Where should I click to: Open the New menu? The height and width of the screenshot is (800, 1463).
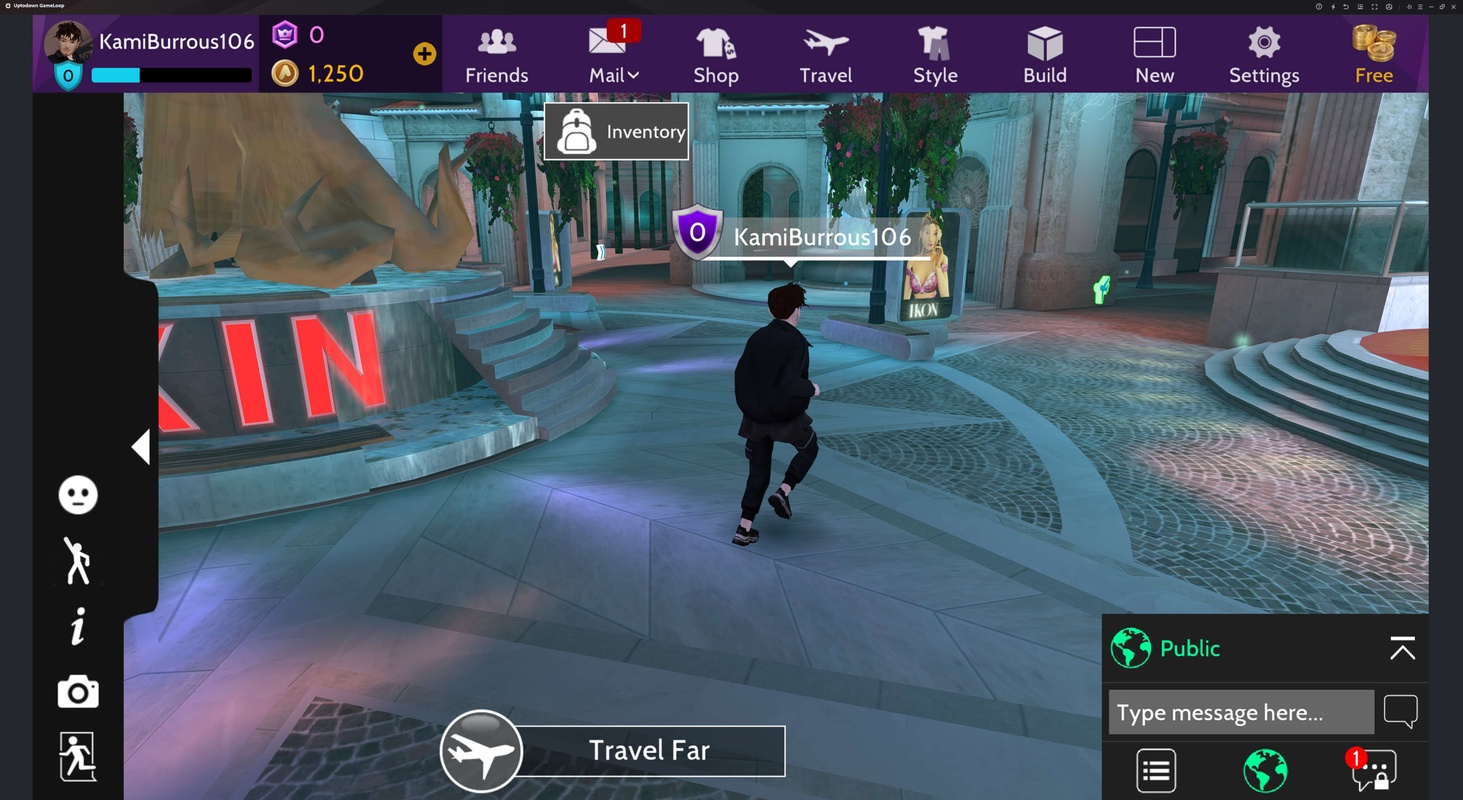1154,55
